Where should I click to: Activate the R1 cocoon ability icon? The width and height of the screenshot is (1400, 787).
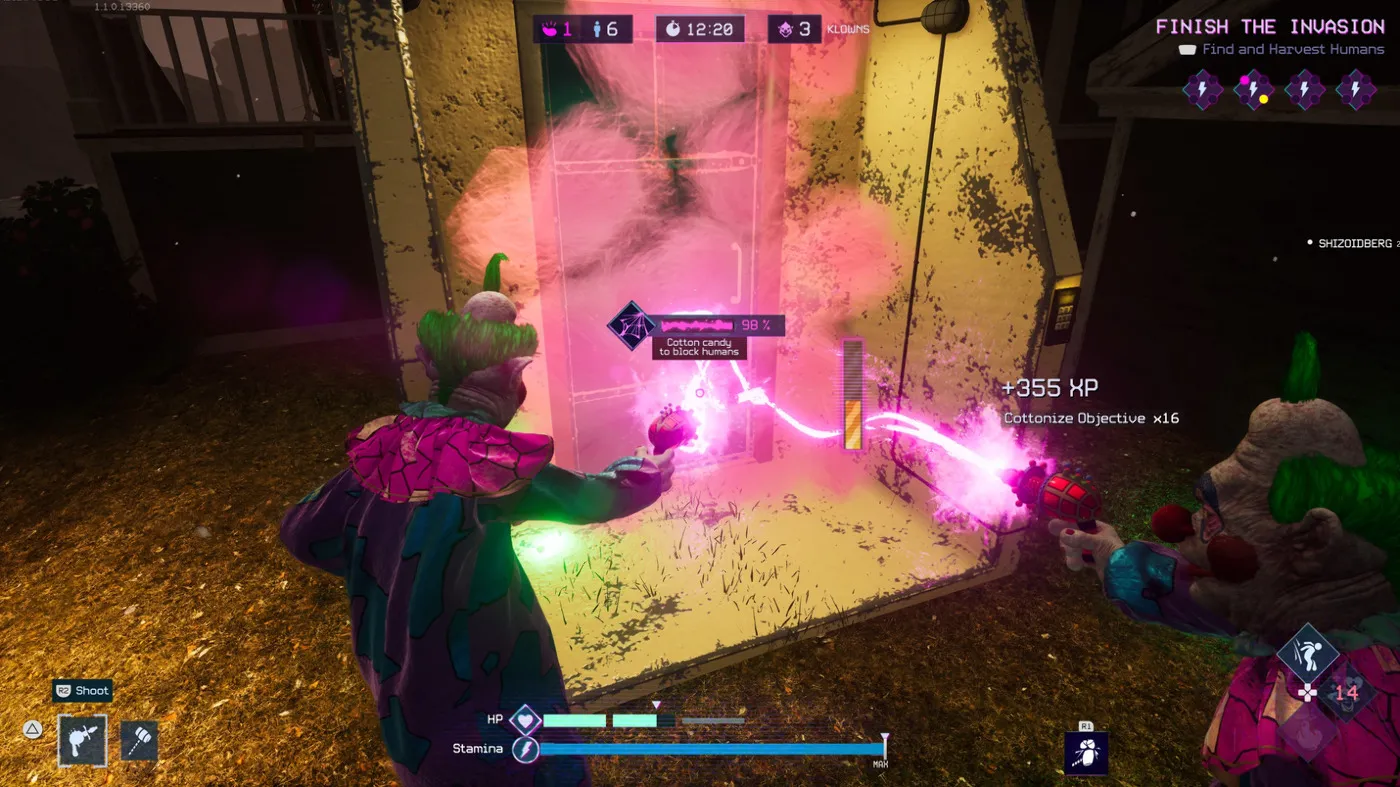(1085, 753)
